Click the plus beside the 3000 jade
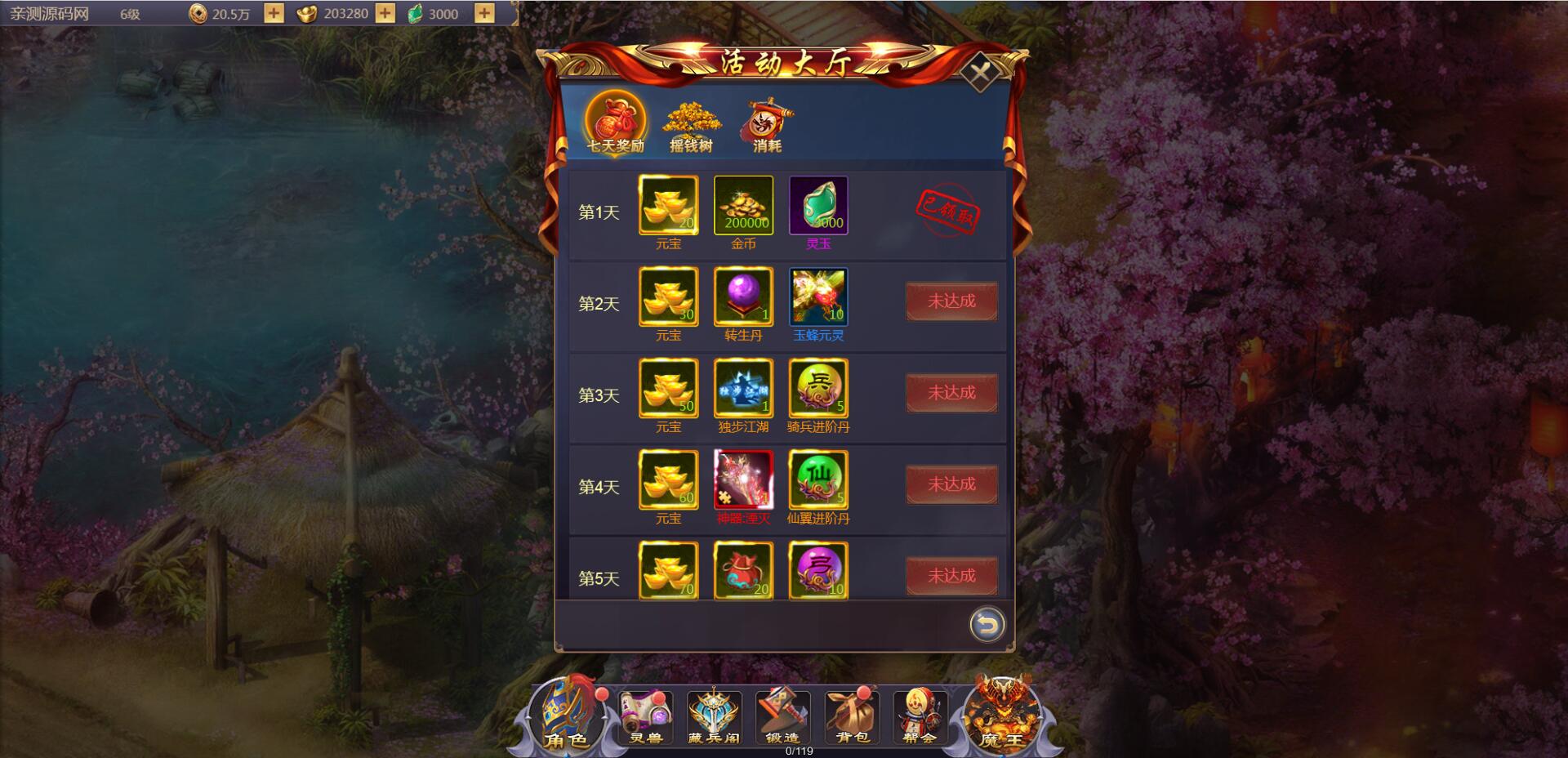This screenshot has width=1568, height=758. [485, 13]
